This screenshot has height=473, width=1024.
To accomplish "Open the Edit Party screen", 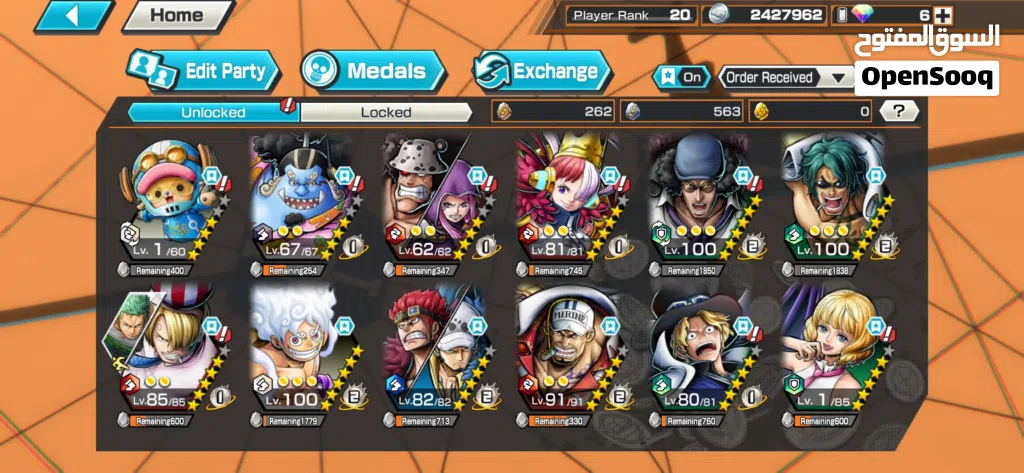I will pyautogui.click(x=204, y=71).
